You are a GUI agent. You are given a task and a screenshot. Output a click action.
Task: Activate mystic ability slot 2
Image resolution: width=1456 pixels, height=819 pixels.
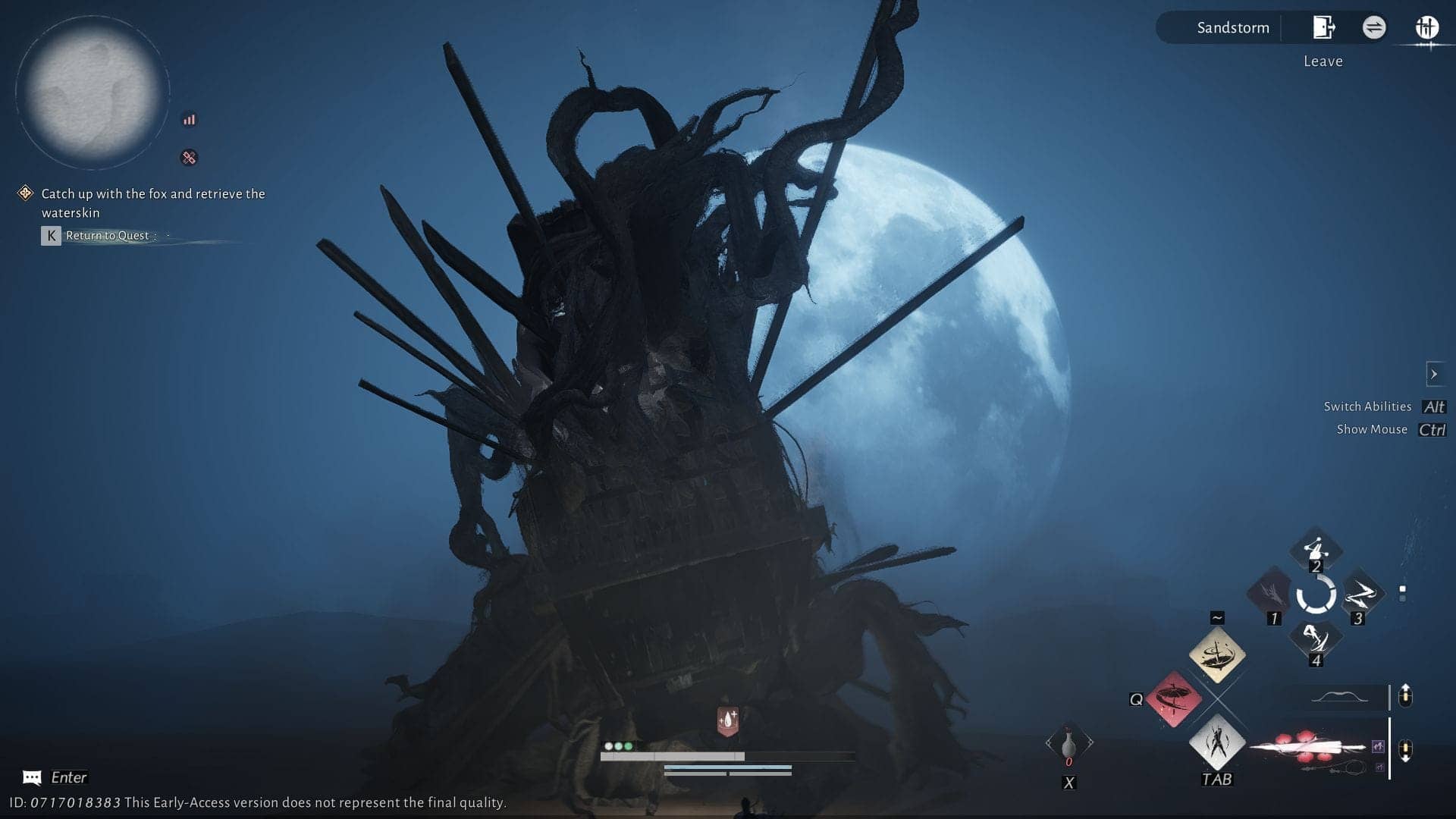pos(1316,549)
